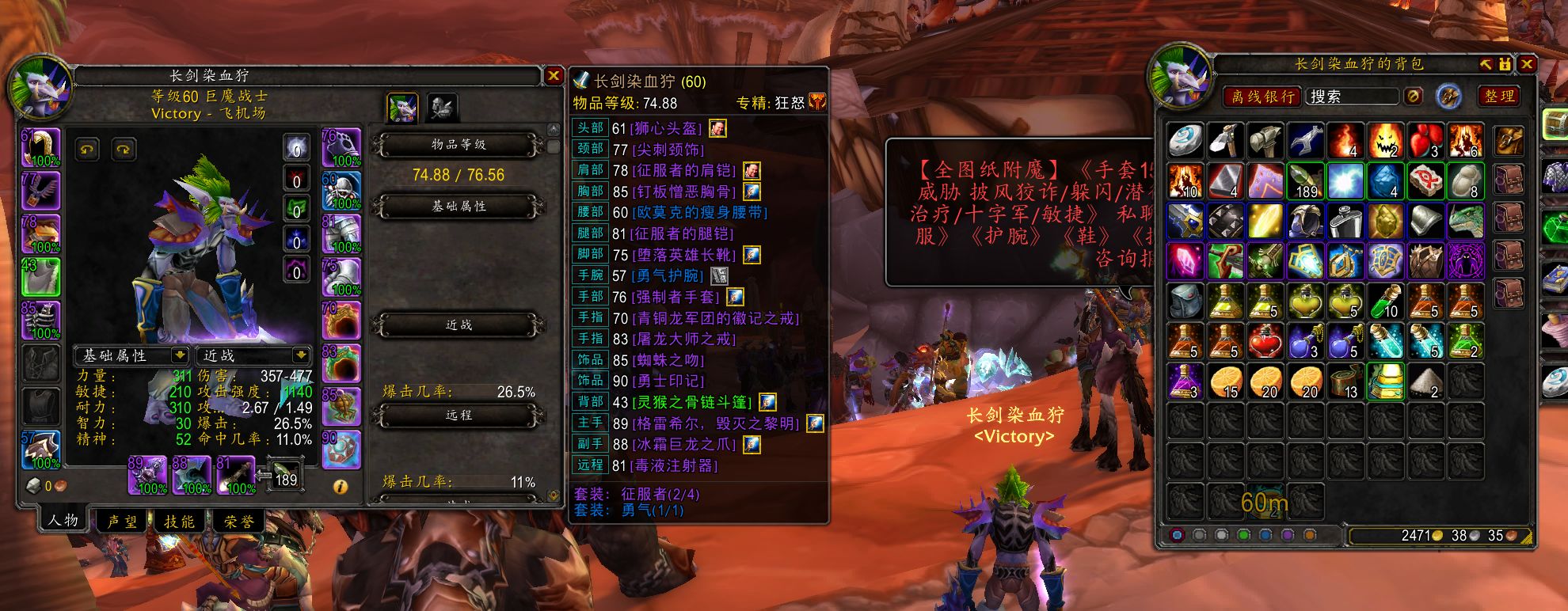Screen dimensions: 1568x611
Task: Focus the 搜索 bag search field
Action: pos(1351,97)
